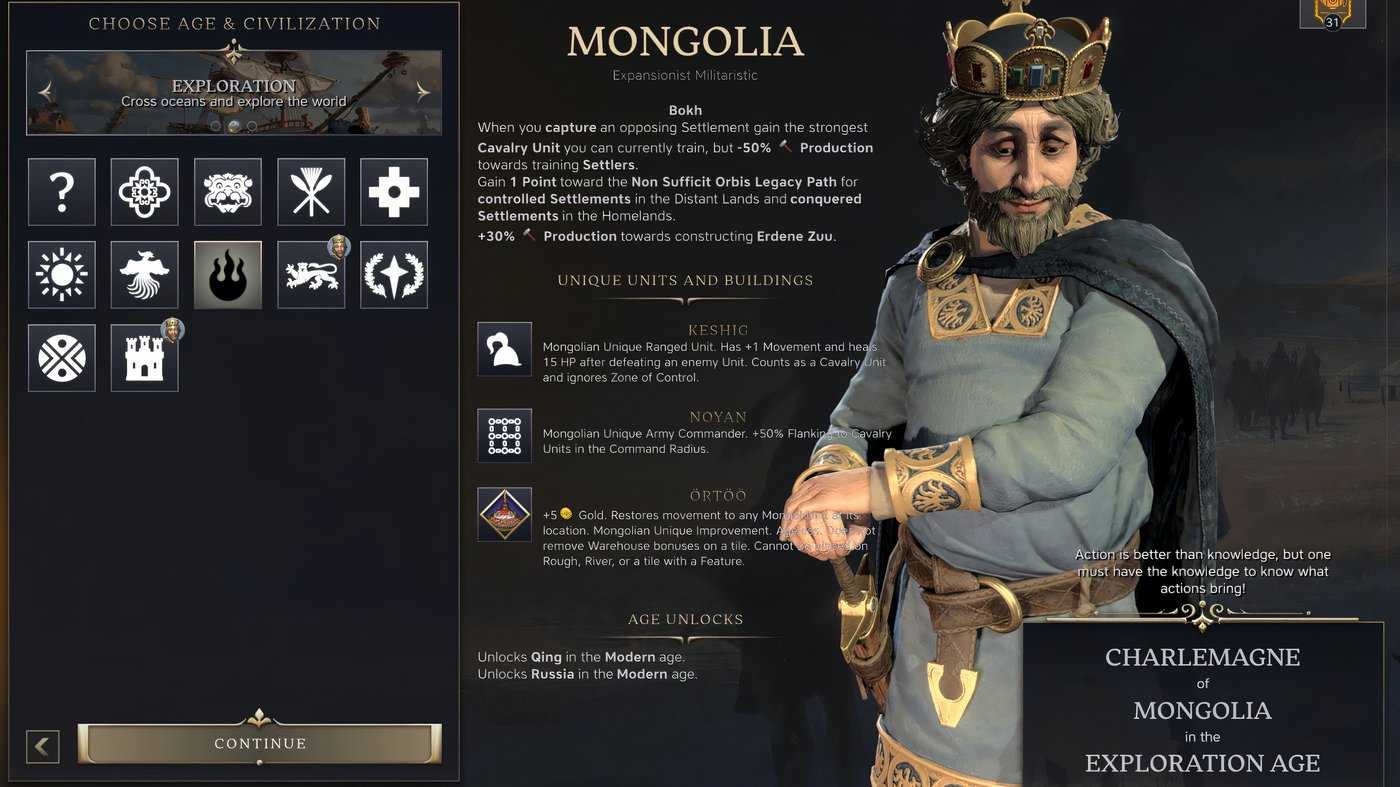Viewport: 1400px width, 787px height.
Task: Click the Noyan army commander icon
Action: pos(505,435)
